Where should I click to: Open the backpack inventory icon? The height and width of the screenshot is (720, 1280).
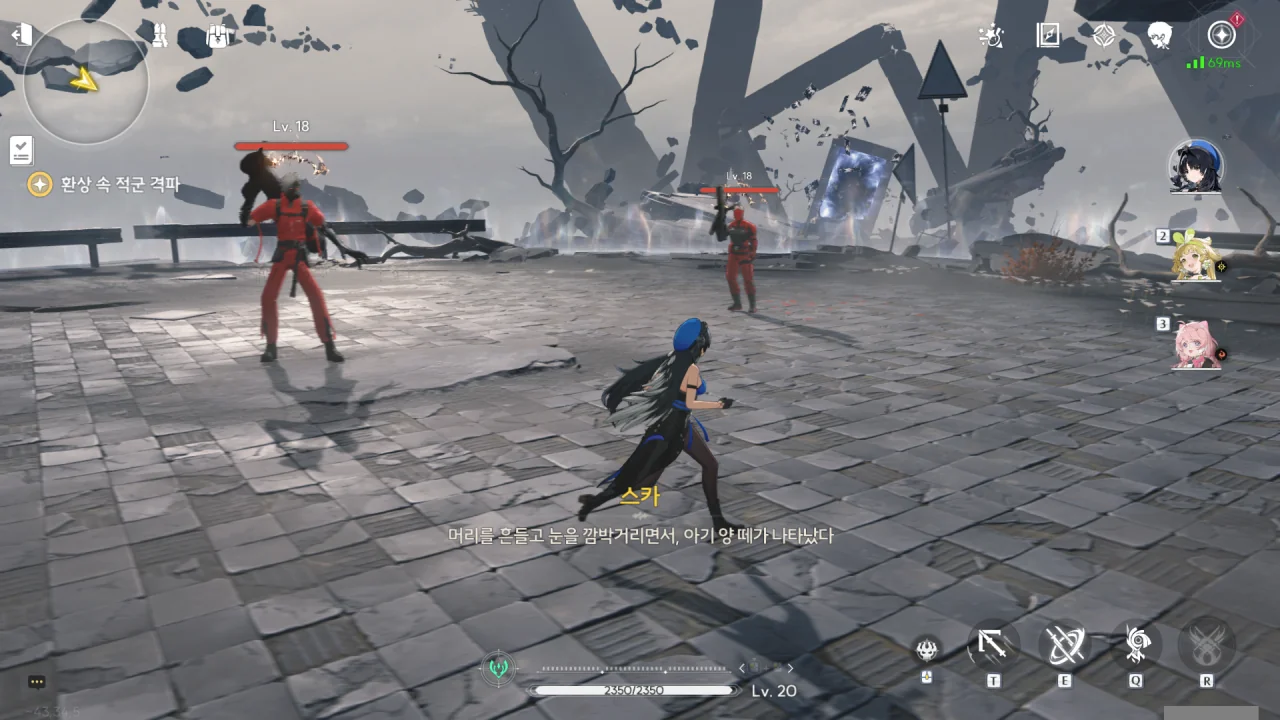218,36
